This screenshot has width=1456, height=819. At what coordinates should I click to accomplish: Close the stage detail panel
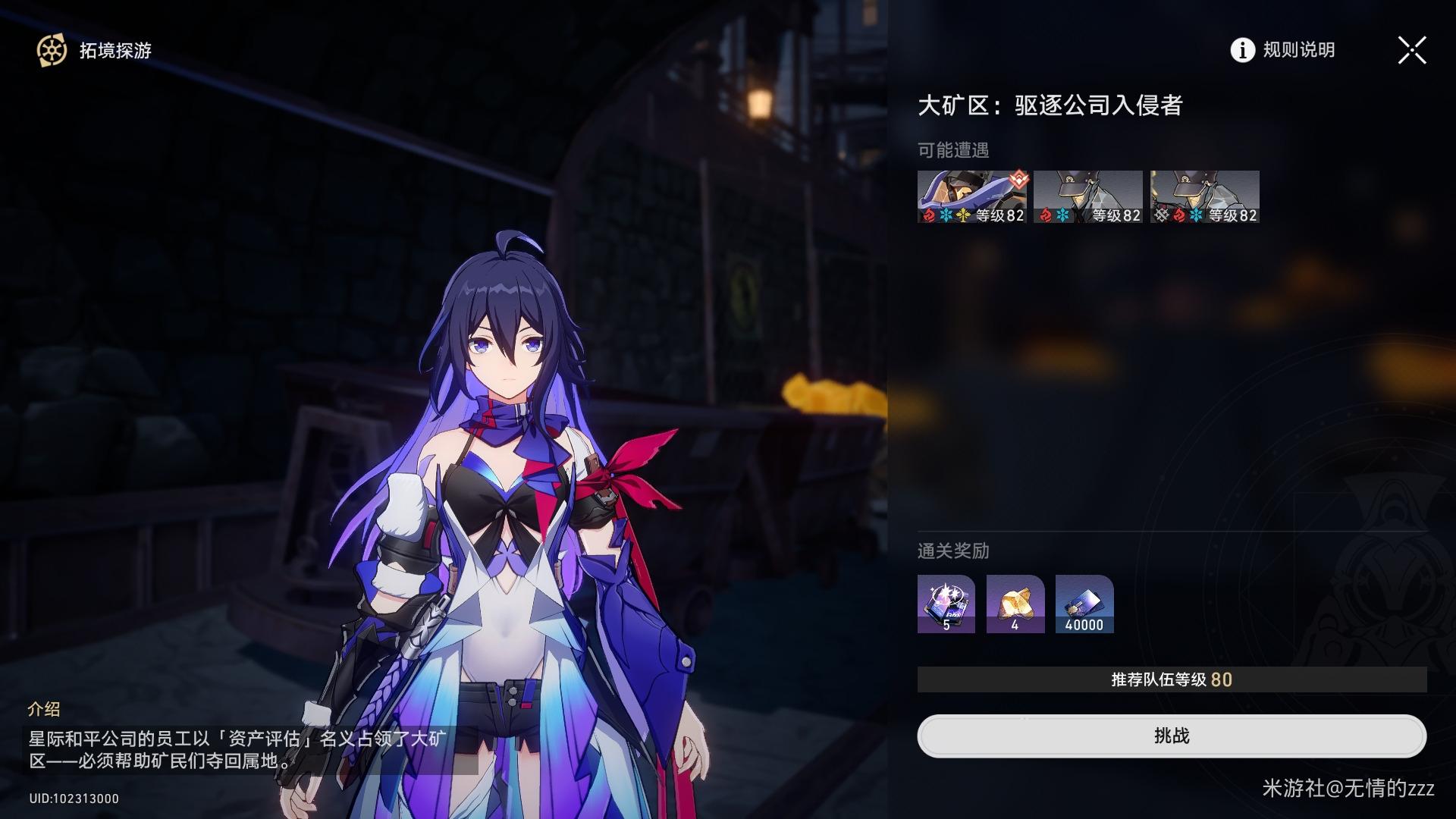1411,50
